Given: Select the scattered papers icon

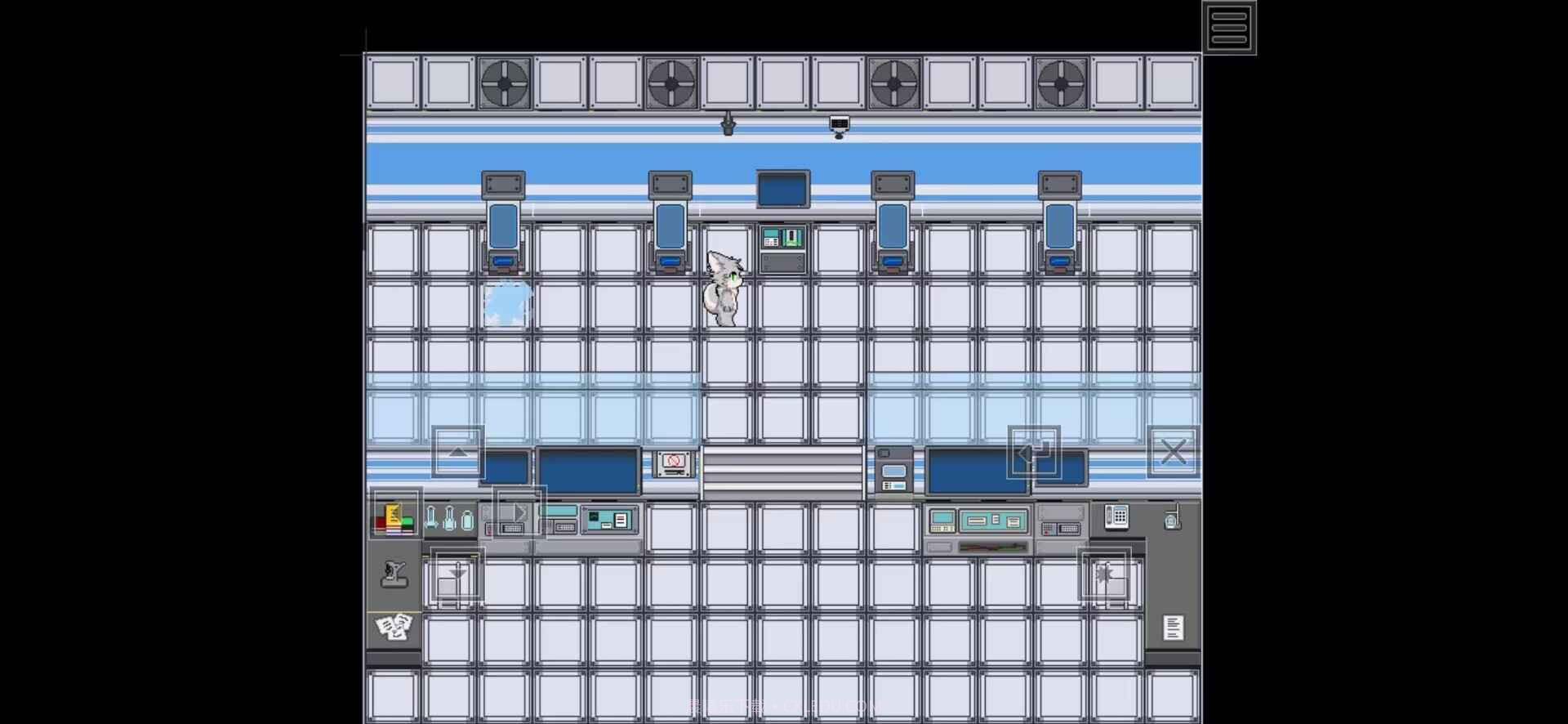Looking at the screenshot, I should pos(394,626).
